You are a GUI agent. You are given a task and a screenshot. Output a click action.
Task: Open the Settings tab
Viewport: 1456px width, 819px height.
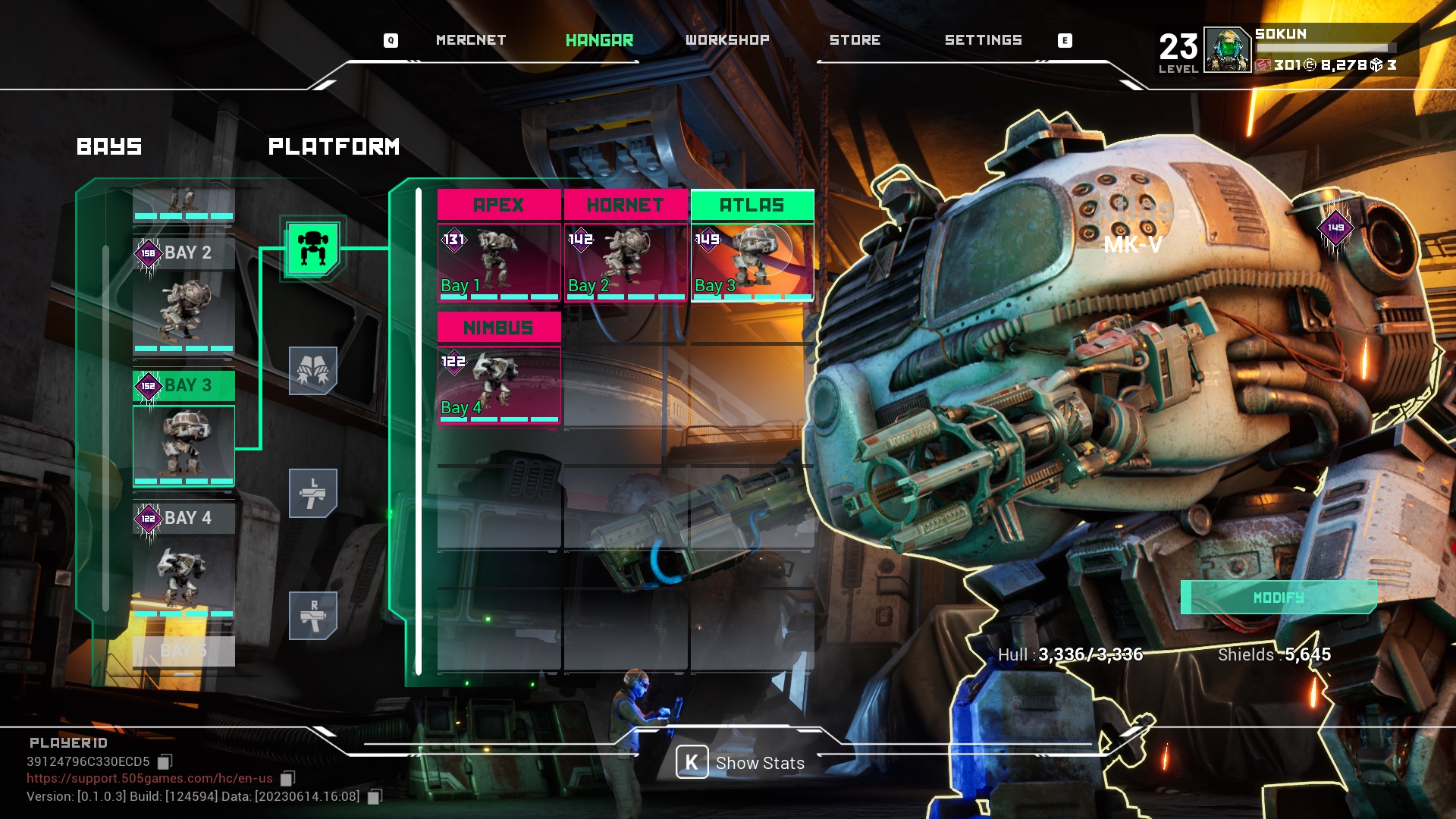tap(983, 40)
